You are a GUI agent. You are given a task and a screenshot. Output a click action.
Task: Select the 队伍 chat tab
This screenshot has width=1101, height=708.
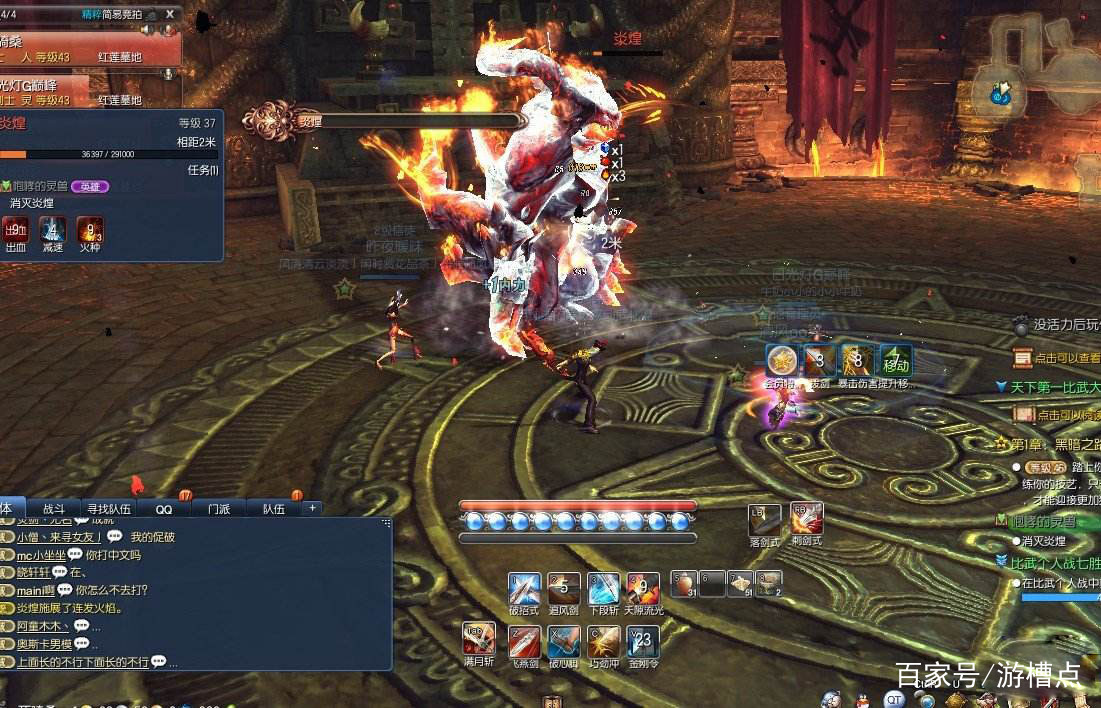pos(273,509)
